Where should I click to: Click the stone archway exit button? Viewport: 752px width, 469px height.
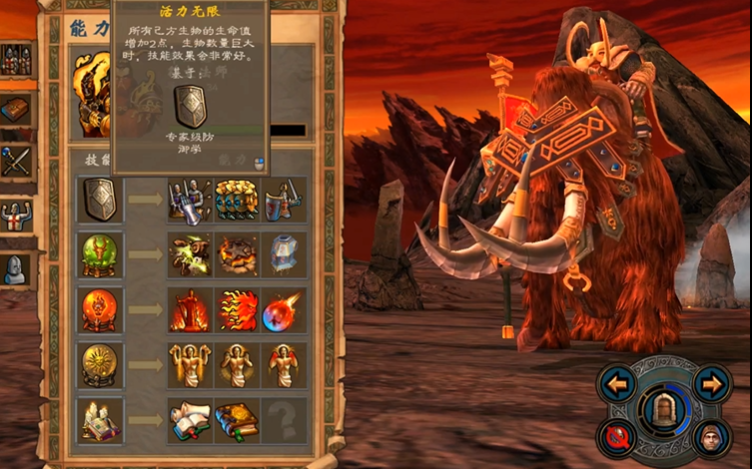point(663,408)
